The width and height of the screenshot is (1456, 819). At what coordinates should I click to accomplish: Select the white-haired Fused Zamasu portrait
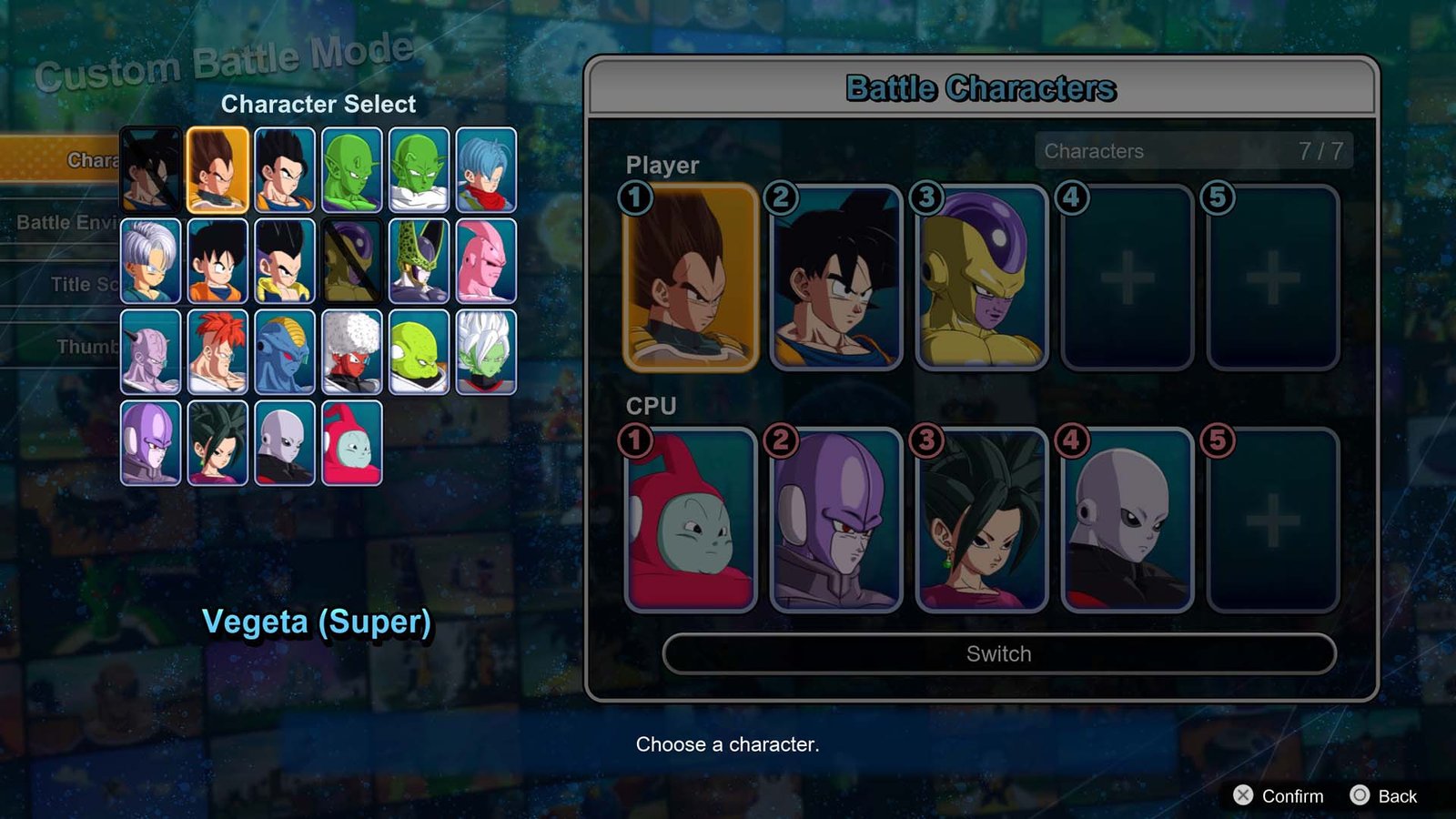click(486, 351)
